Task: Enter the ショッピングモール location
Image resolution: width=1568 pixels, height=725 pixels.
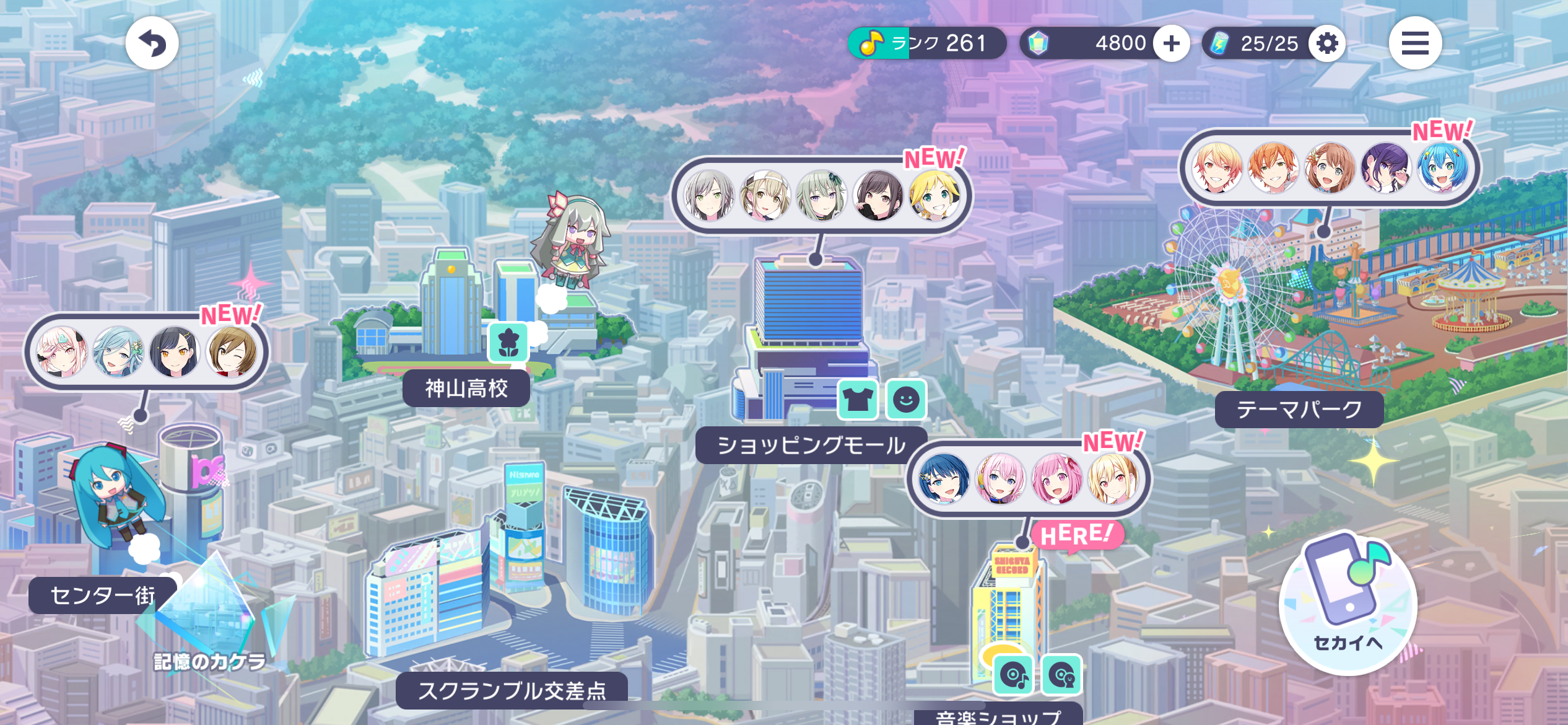Action: 811,445
